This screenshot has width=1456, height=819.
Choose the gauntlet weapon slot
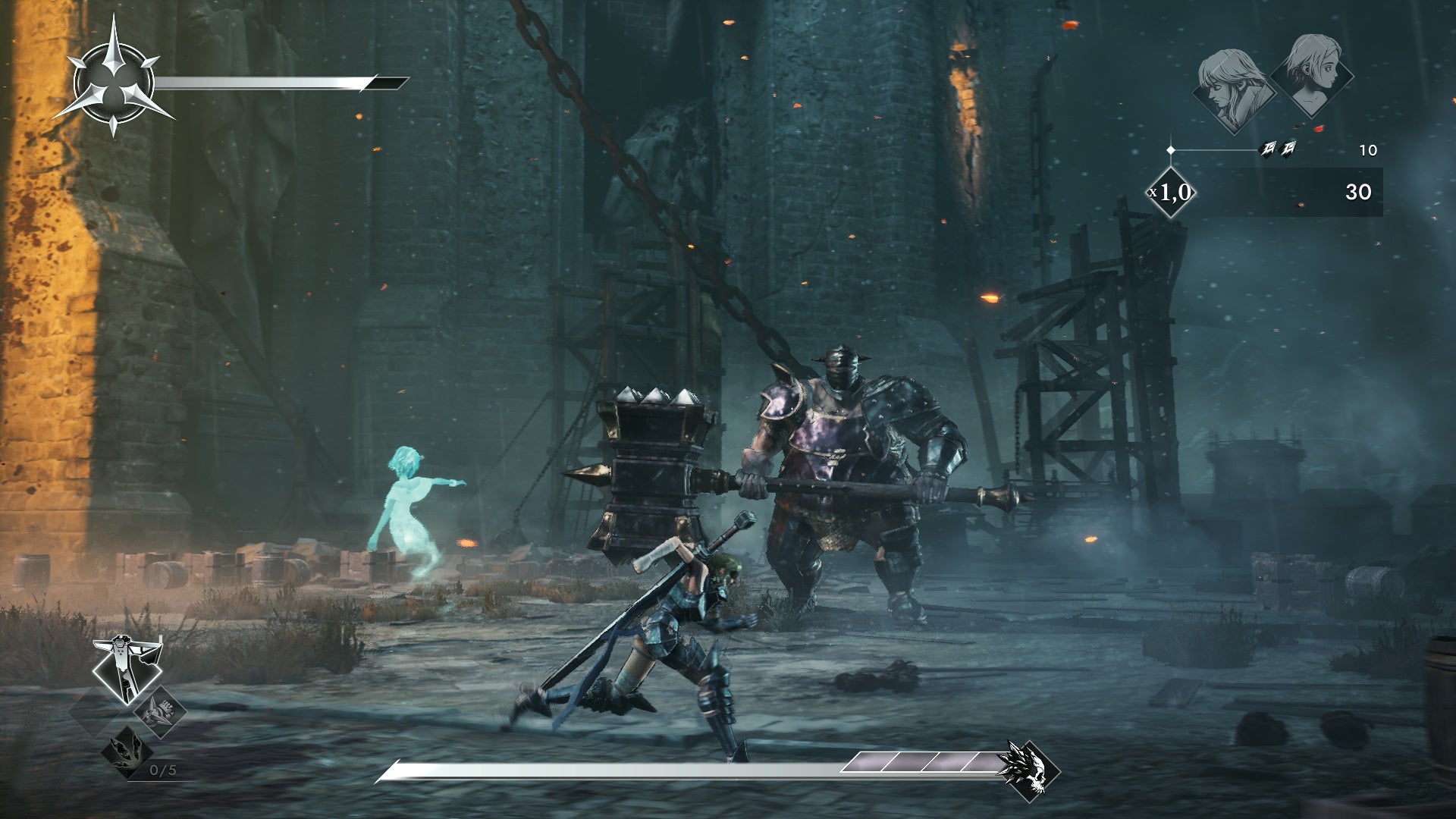pyautogui.click(x=160, y=711)
